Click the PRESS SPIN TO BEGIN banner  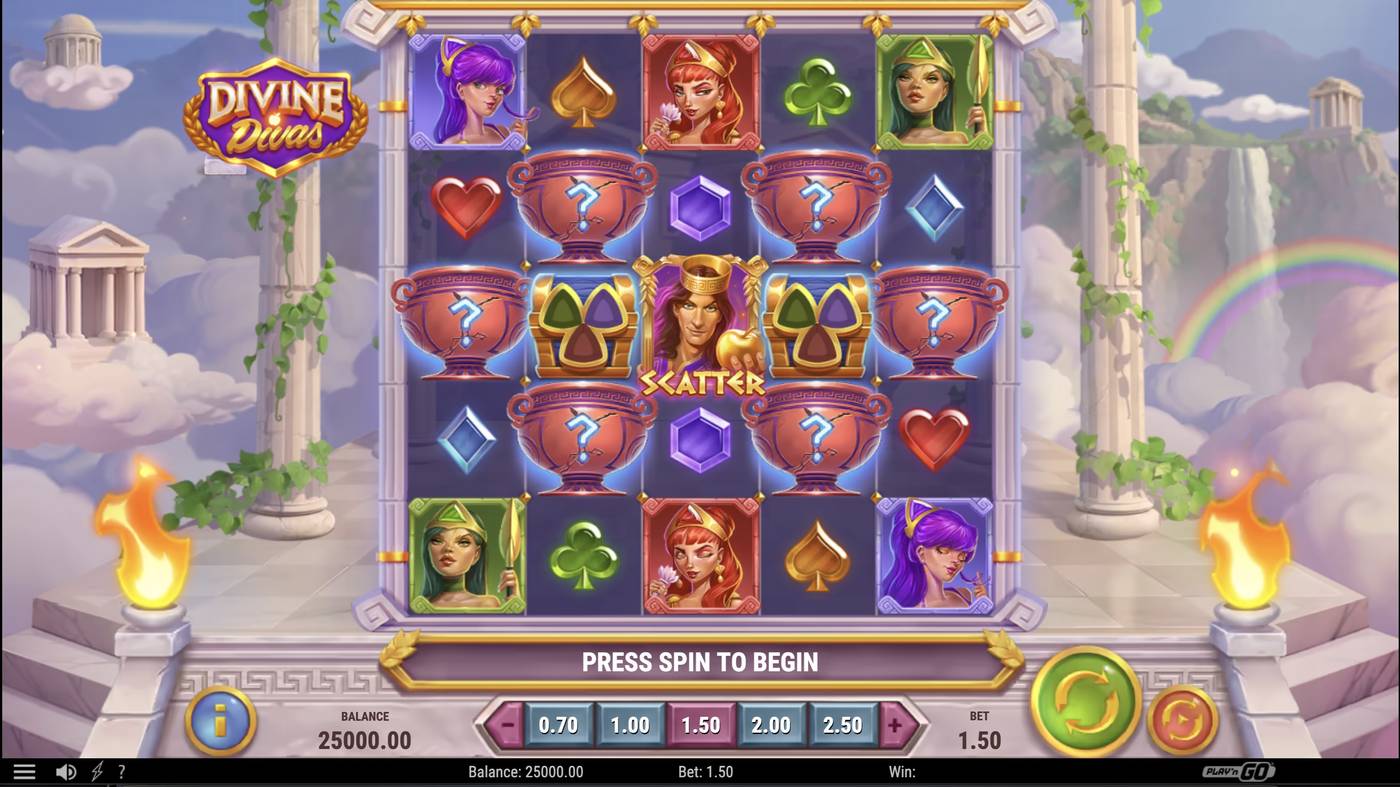(700, 661)
